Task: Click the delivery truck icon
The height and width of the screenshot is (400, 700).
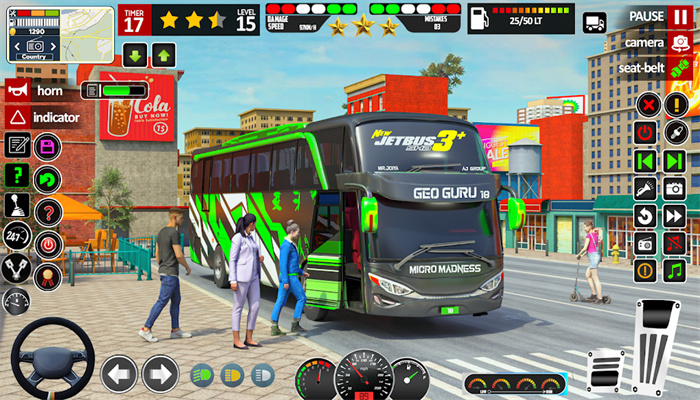Action: [595, 22]
